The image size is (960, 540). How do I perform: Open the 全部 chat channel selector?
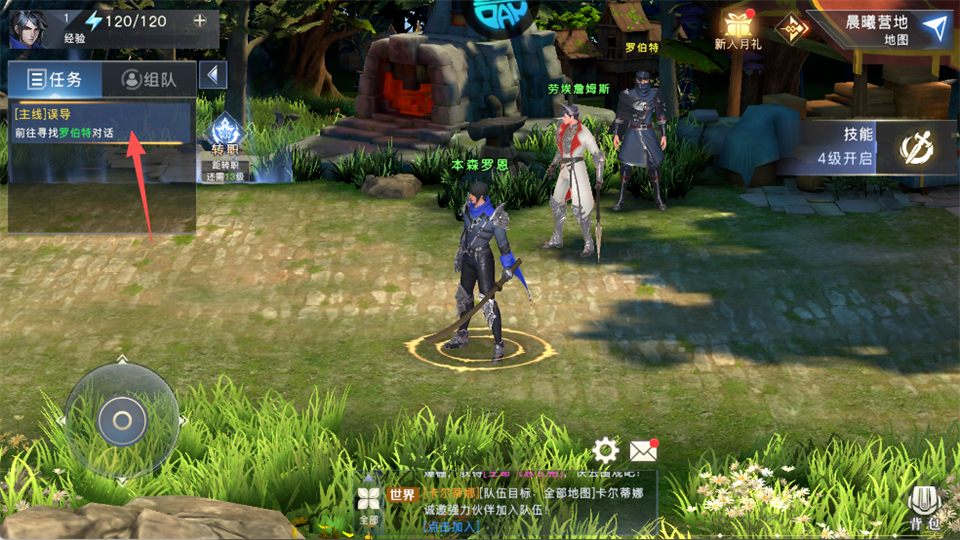(369, 505)
